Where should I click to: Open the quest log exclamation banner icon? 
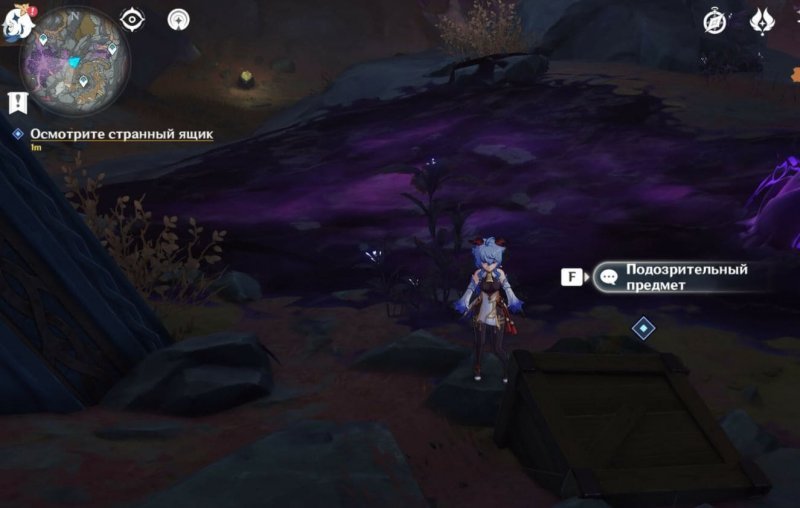(17, 101)
